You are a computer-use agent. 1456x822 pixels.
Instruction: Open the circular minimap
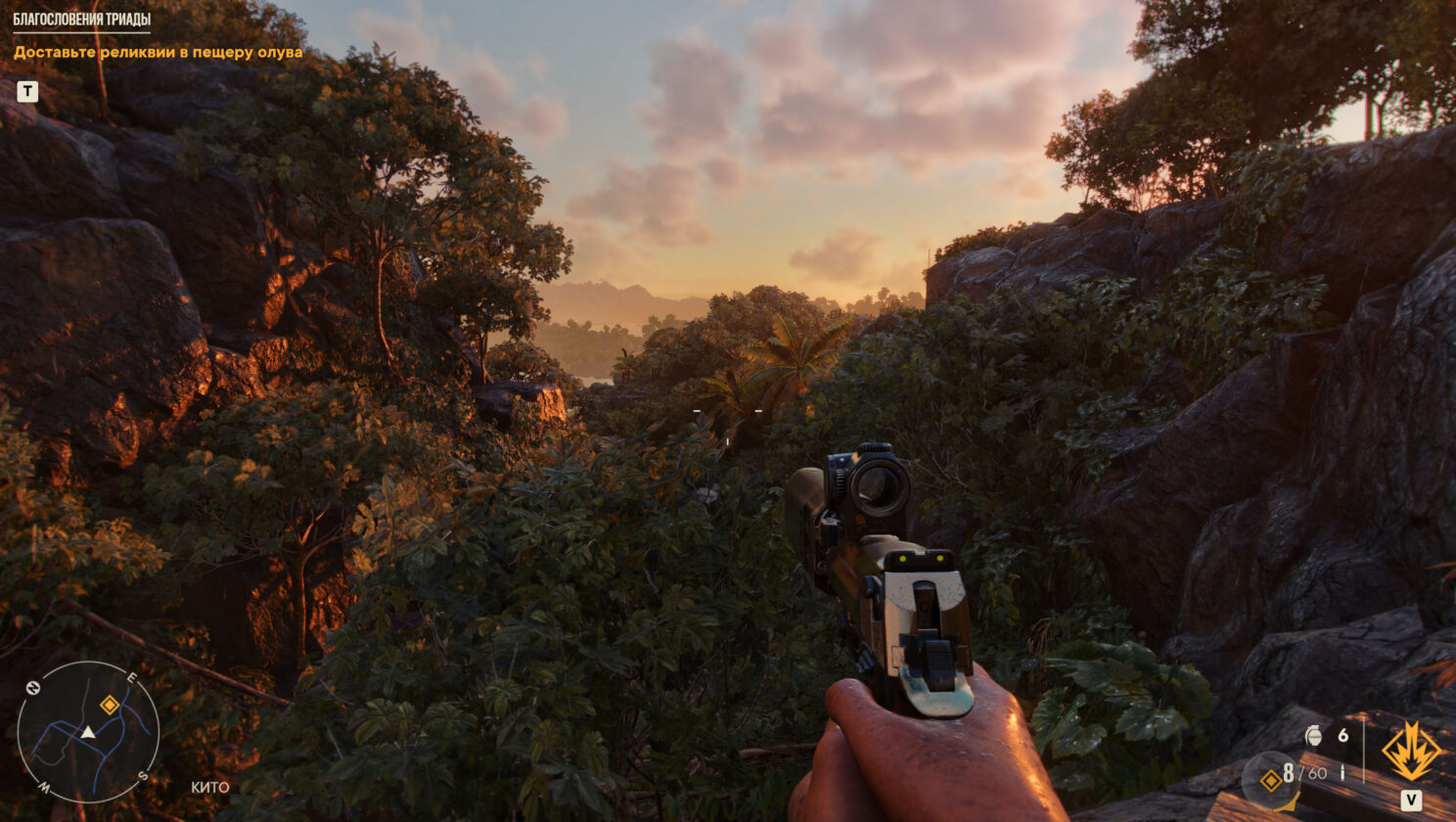coord(88,732)
